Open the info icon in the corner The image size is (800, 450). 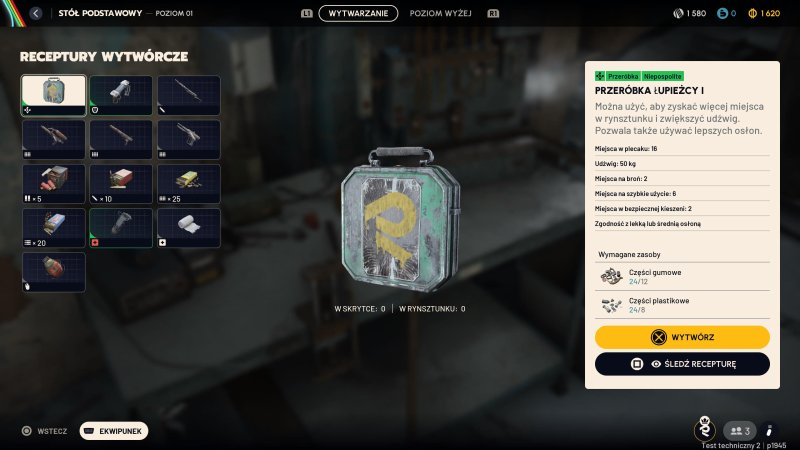[x=769, y=431]
